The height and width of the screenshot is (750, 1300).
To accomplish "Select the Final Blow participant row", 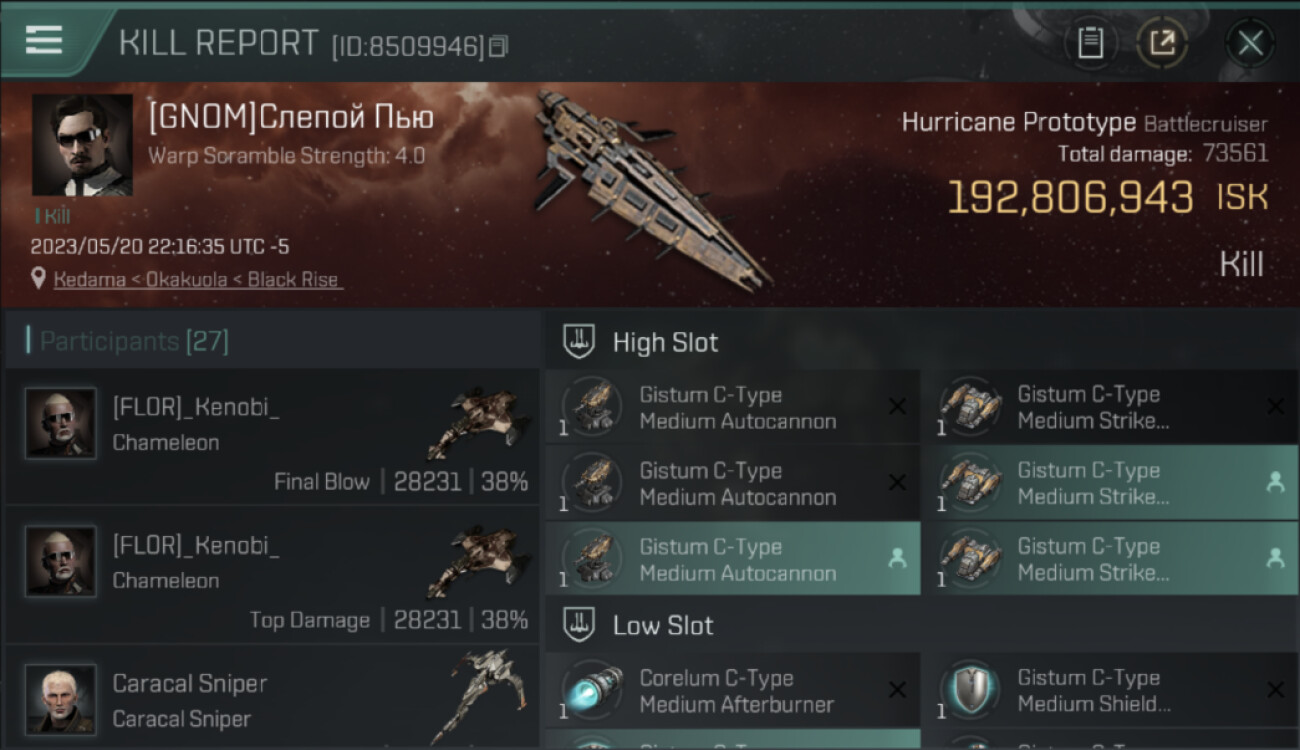I will coord(272,436).
